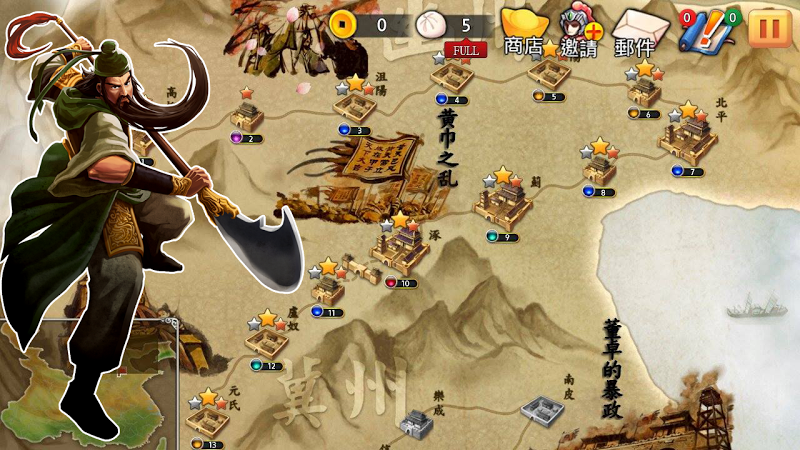
Task: Select the stage 2 building node
Action: (x=246, y=116)
